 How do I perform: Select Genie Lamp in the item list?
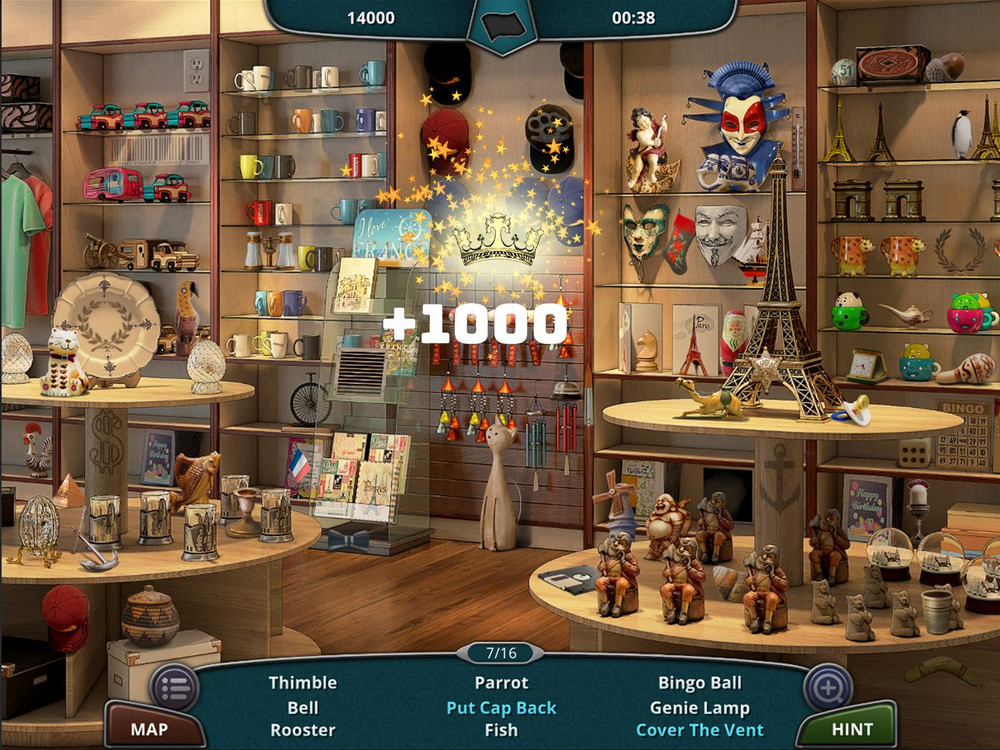click(700, 707)
